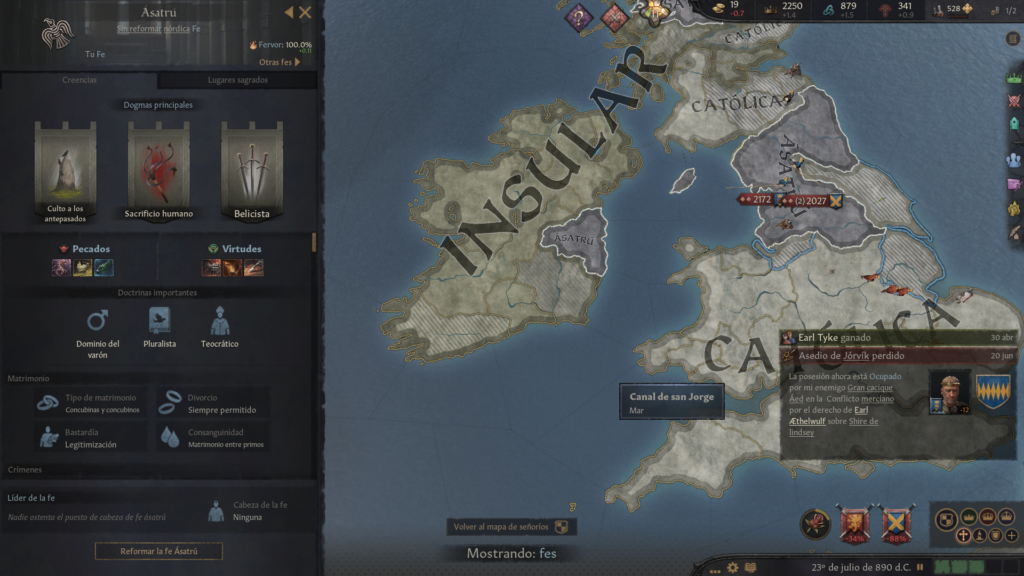Choose the Belicista dogma banner

click(x=252, y=168)
